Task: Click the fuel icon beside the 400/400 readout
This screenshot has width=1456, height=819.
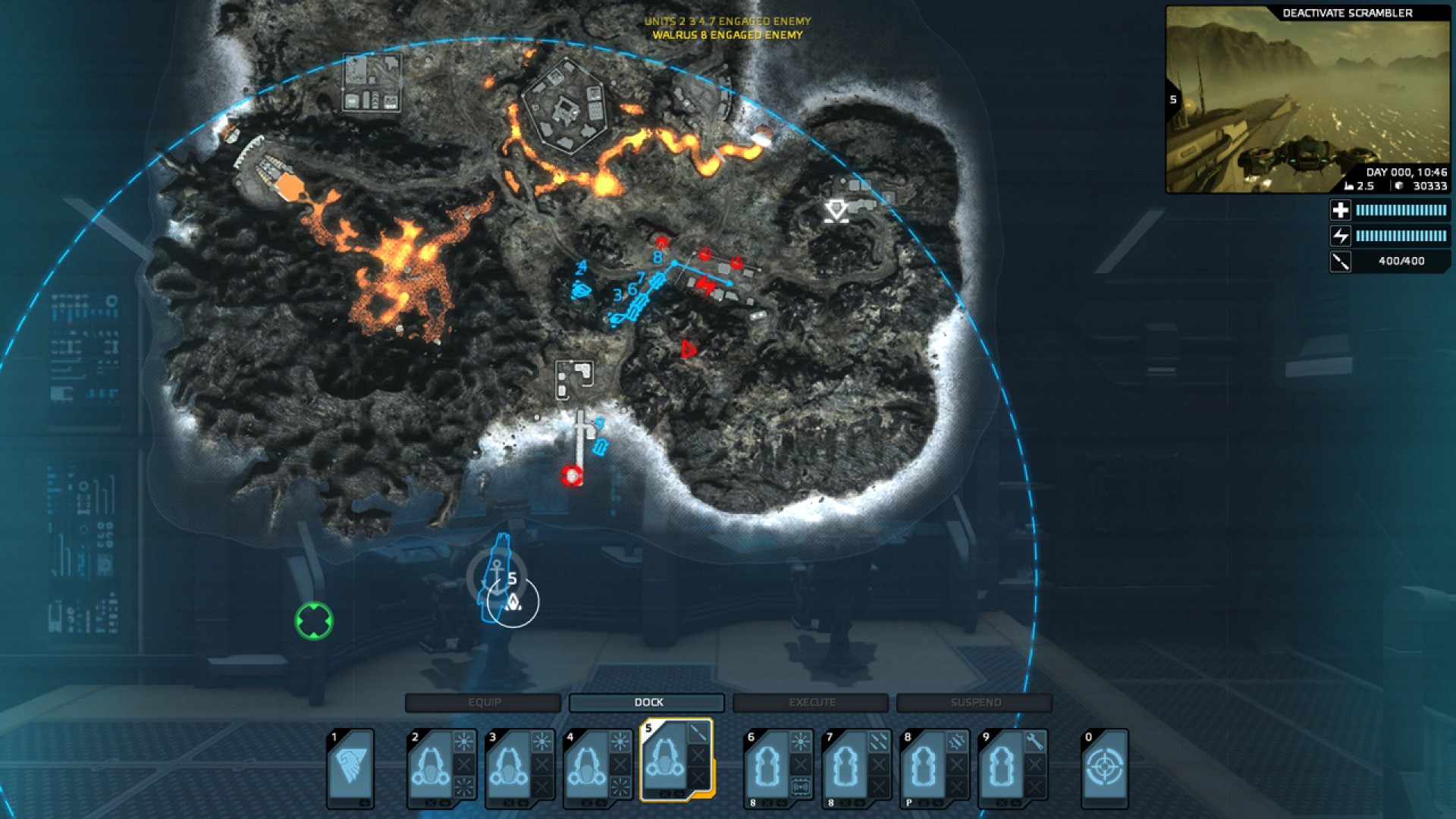Action: pos(1341,262)
